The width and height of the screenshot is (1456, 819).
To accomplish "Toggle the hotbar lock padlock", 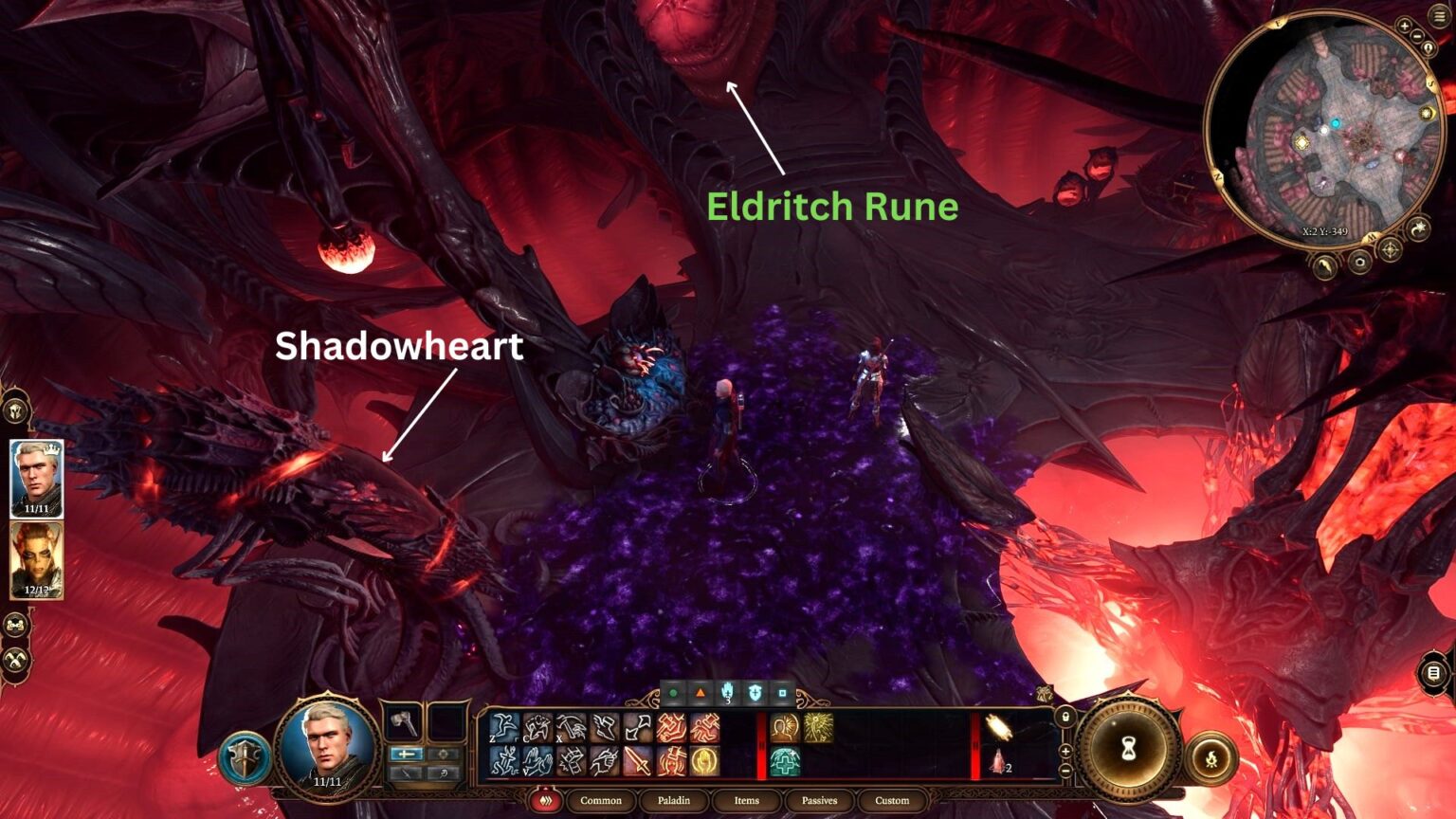I will point(1066,717).
